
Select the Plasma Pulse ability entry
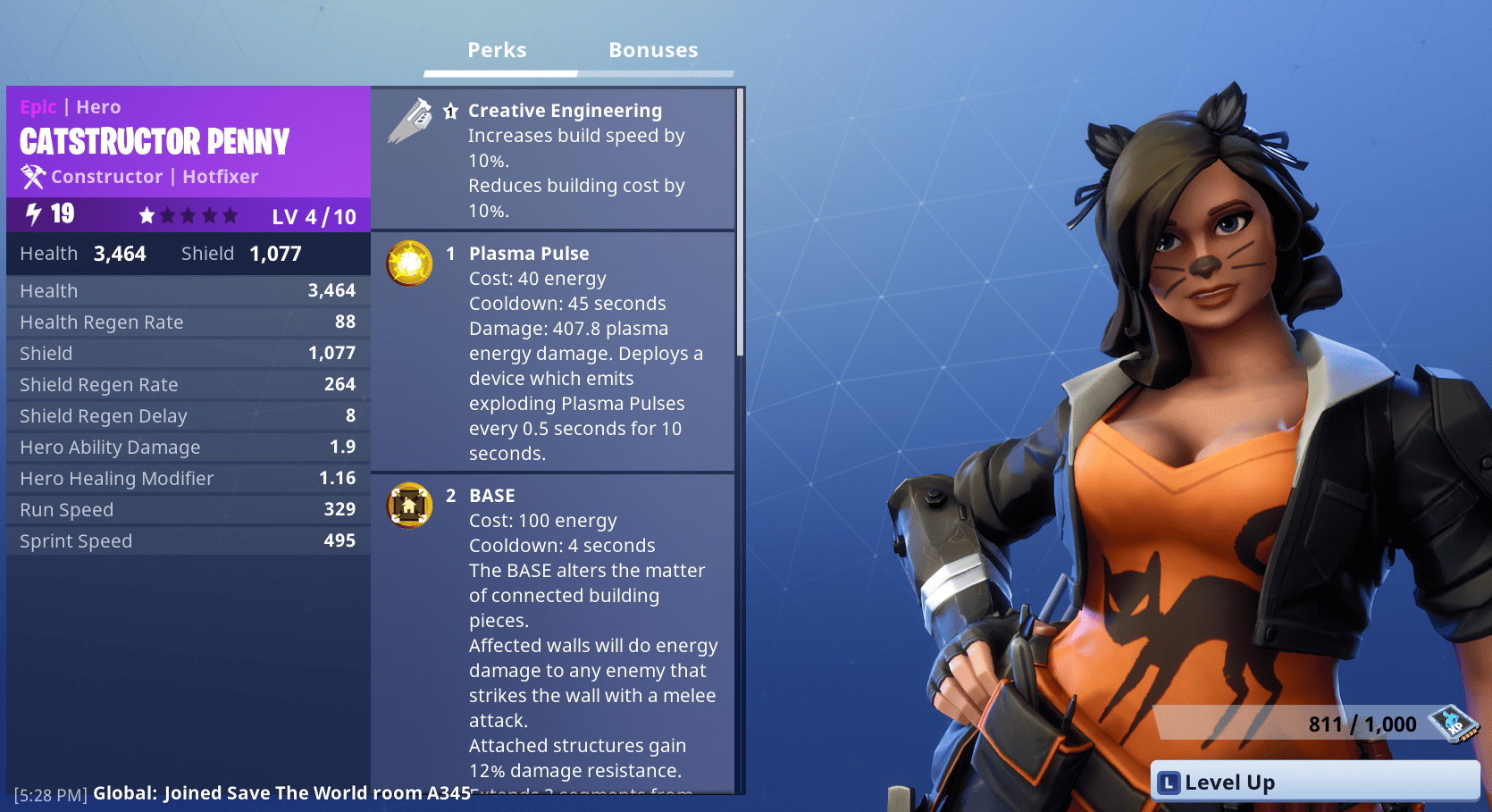pos(529,254)
